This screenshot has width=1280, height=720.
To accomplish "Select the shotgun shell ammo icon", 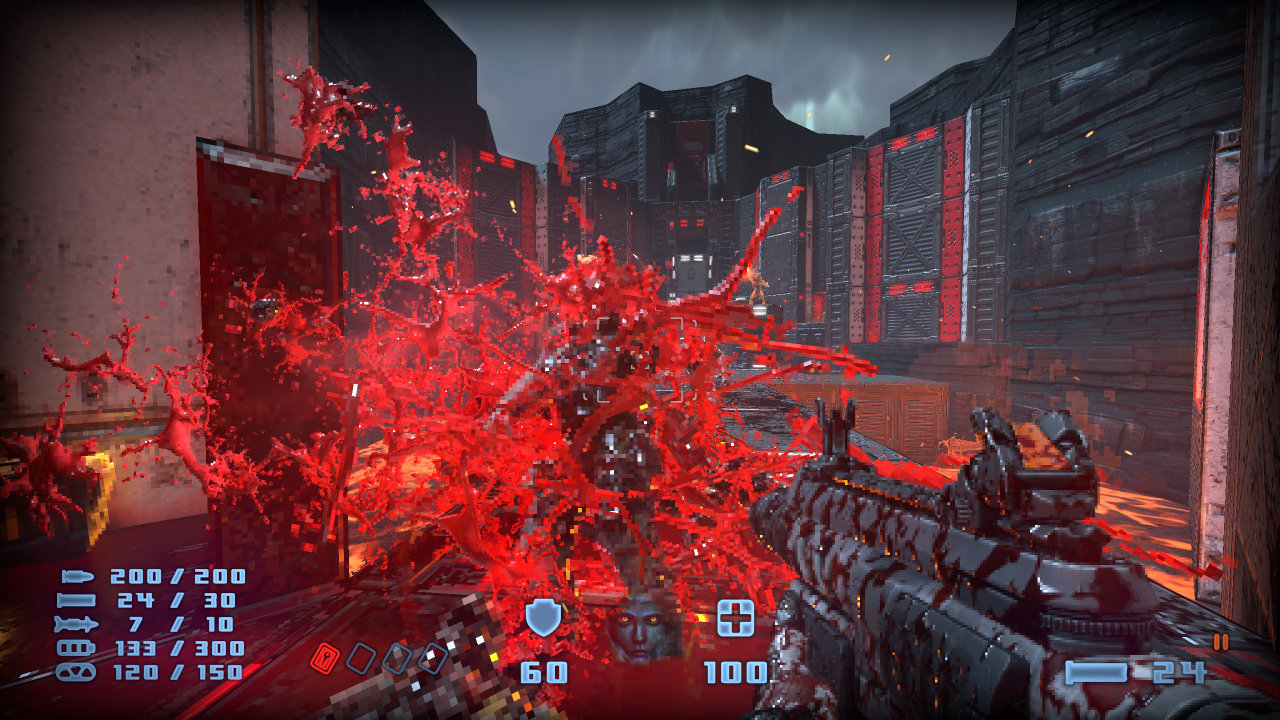I will [78, 600].
